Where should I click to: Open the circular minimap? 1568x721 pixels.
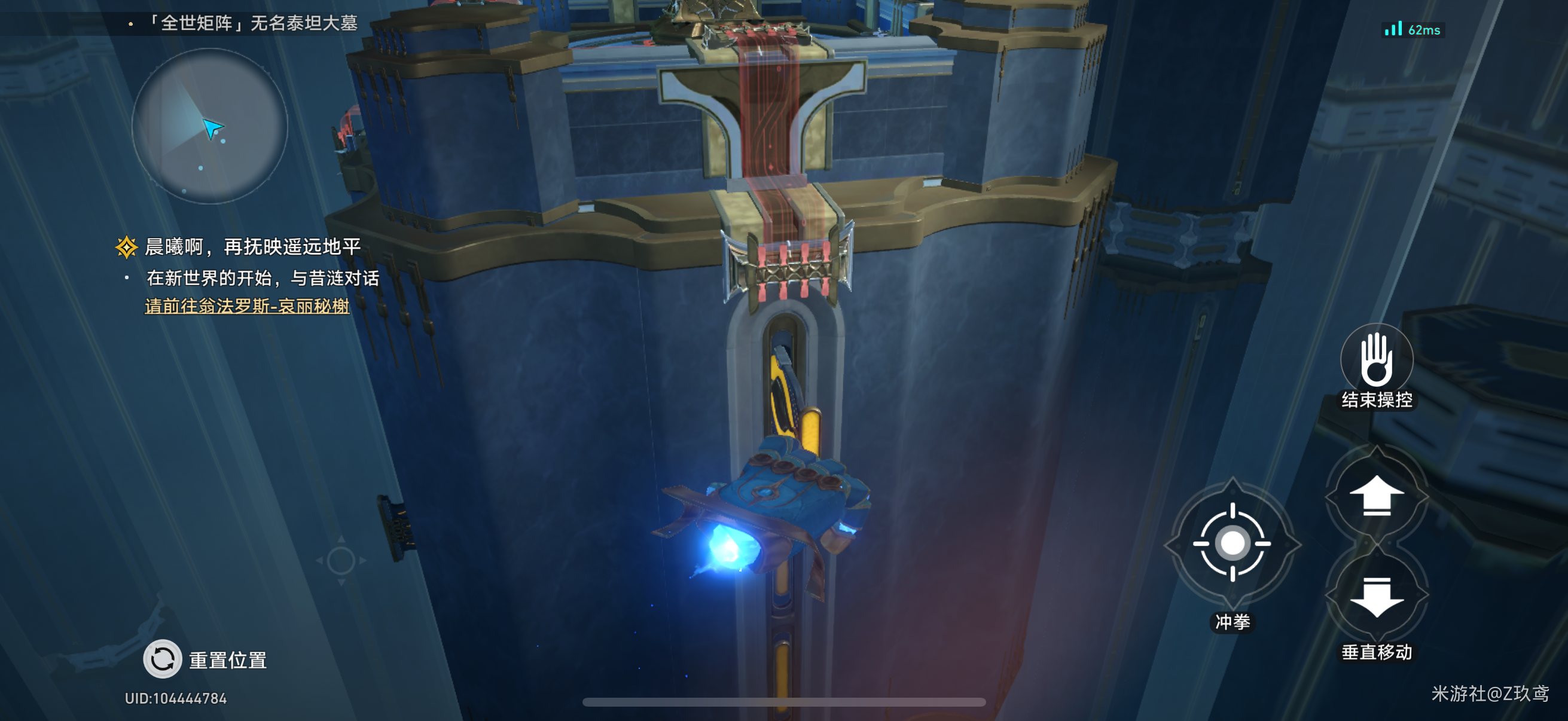[209, 126]
